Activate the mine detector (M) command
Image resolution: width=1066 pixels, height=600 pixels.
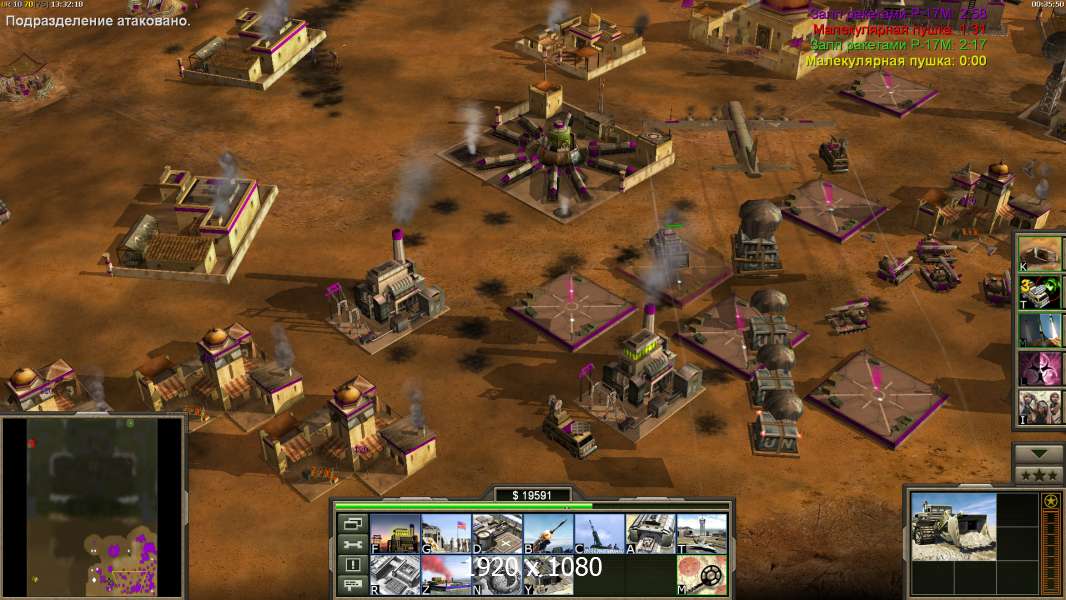[701, 575]
